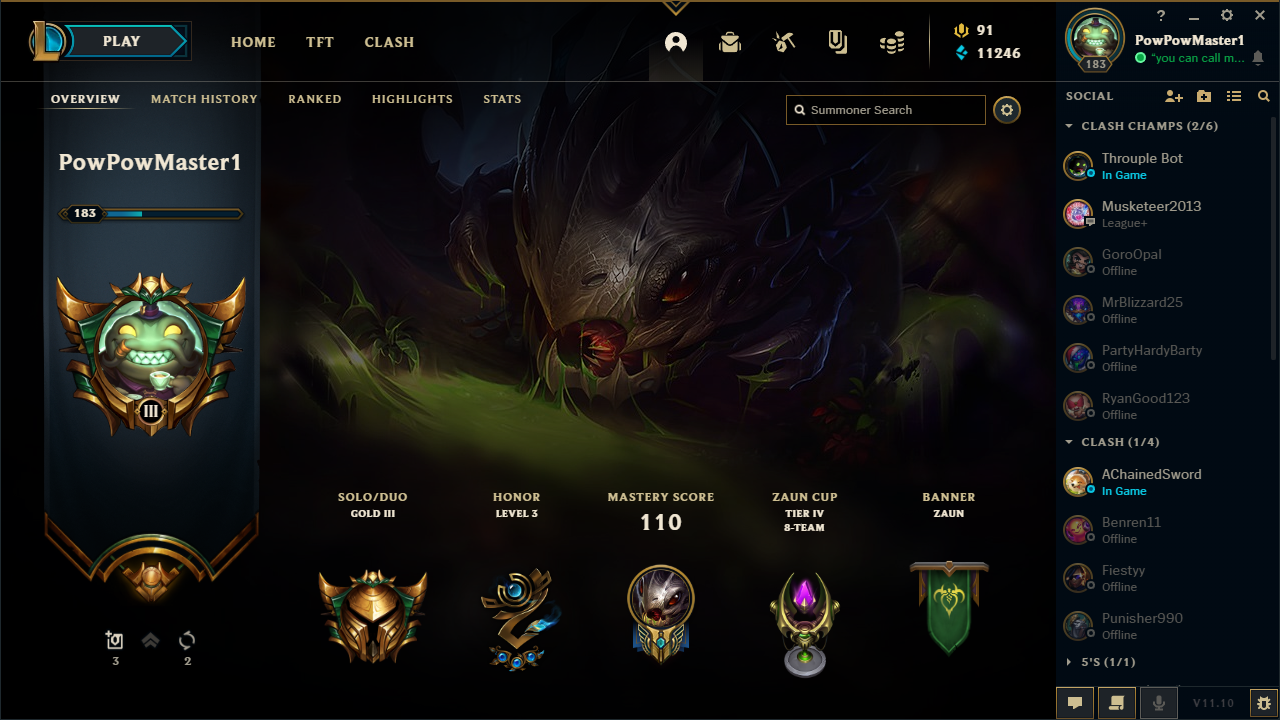Open the Store coins icon
The height and width of the screenshot is (720, 1280).
pyautogui.click(x=891, y=41)
